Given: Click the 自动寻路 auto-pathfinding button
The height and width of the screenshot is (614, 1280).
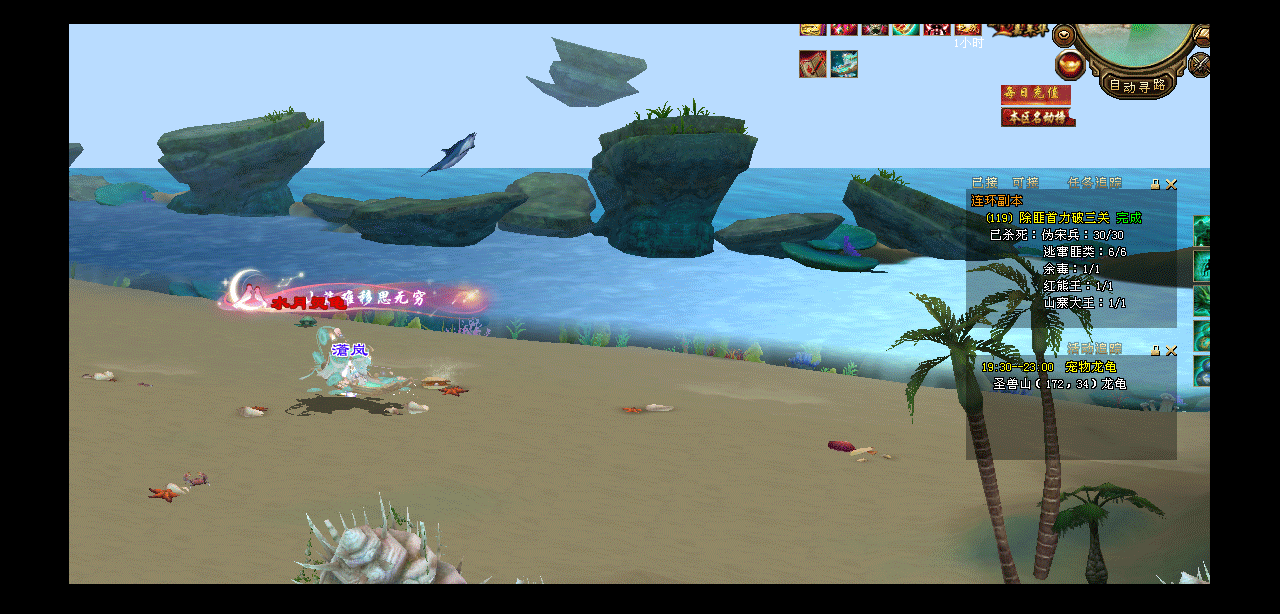Looking at the screenshot, I should click(1137, 85).
